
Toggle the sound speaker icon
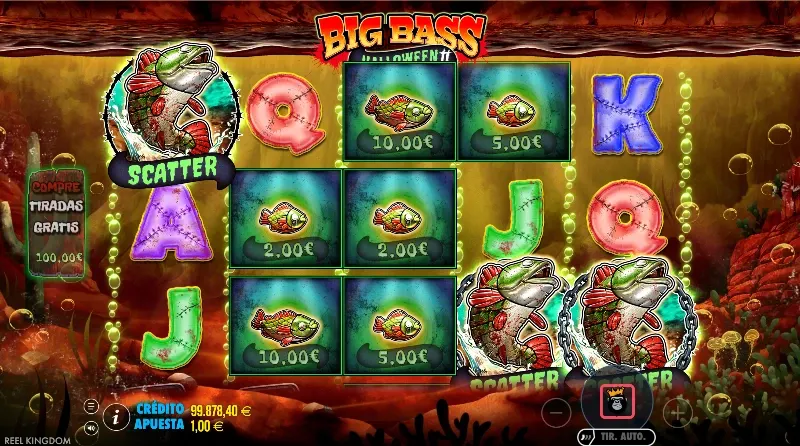pos(91,423)
